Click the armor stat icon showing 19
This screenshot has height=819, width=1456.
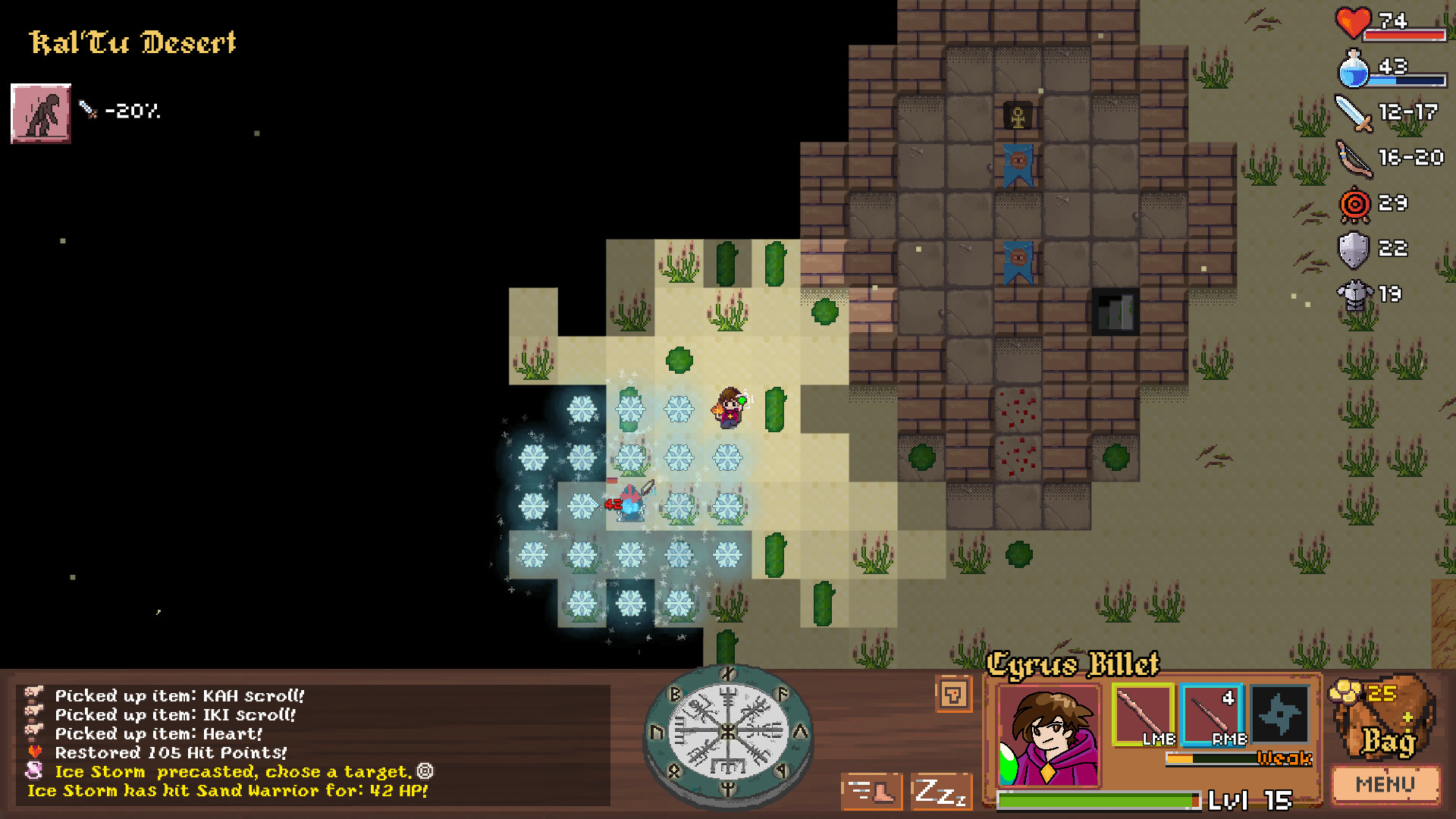[x=1355, y=293]
